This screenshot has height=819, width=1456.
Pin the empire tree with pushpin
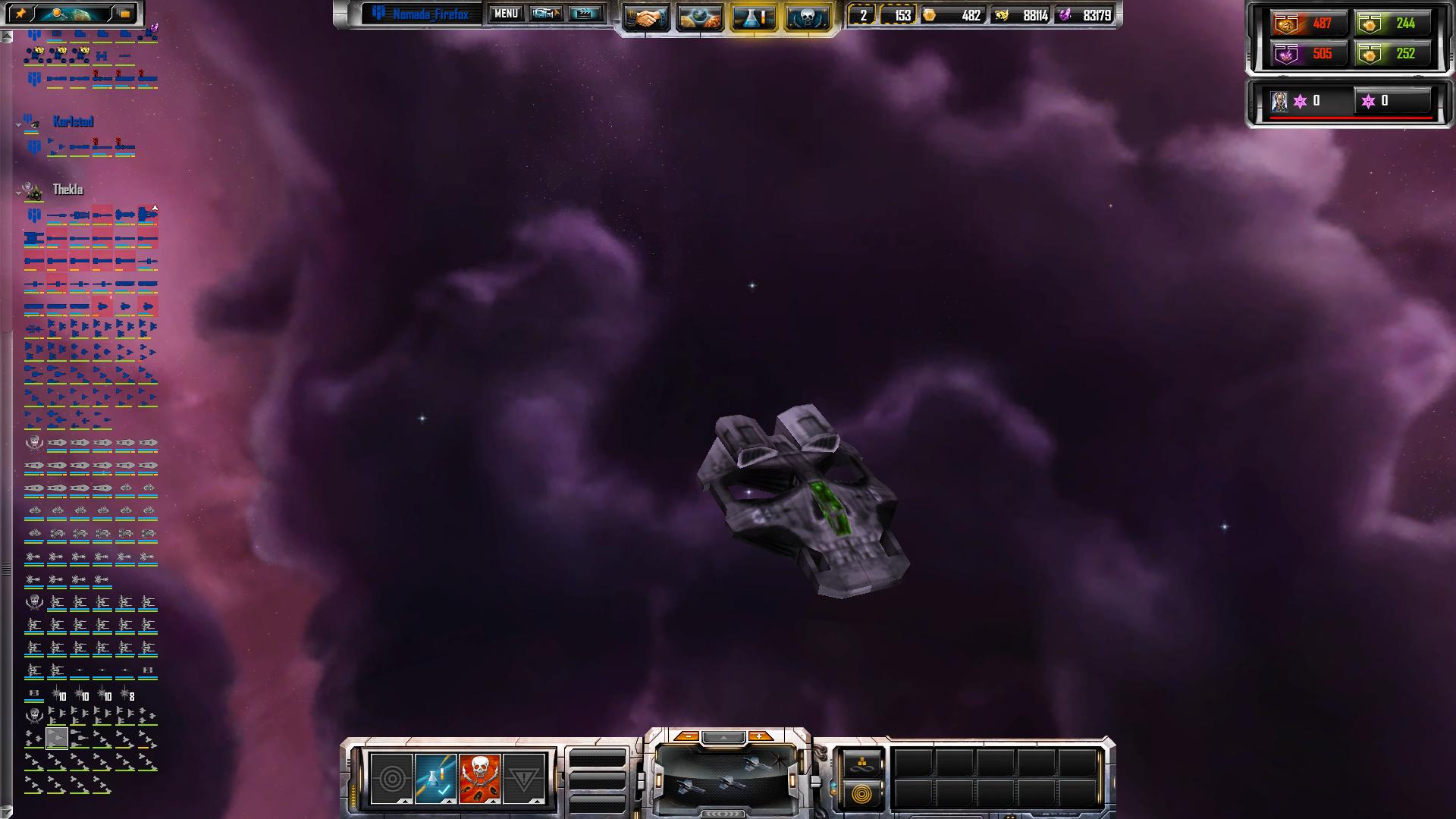point(20,13)
